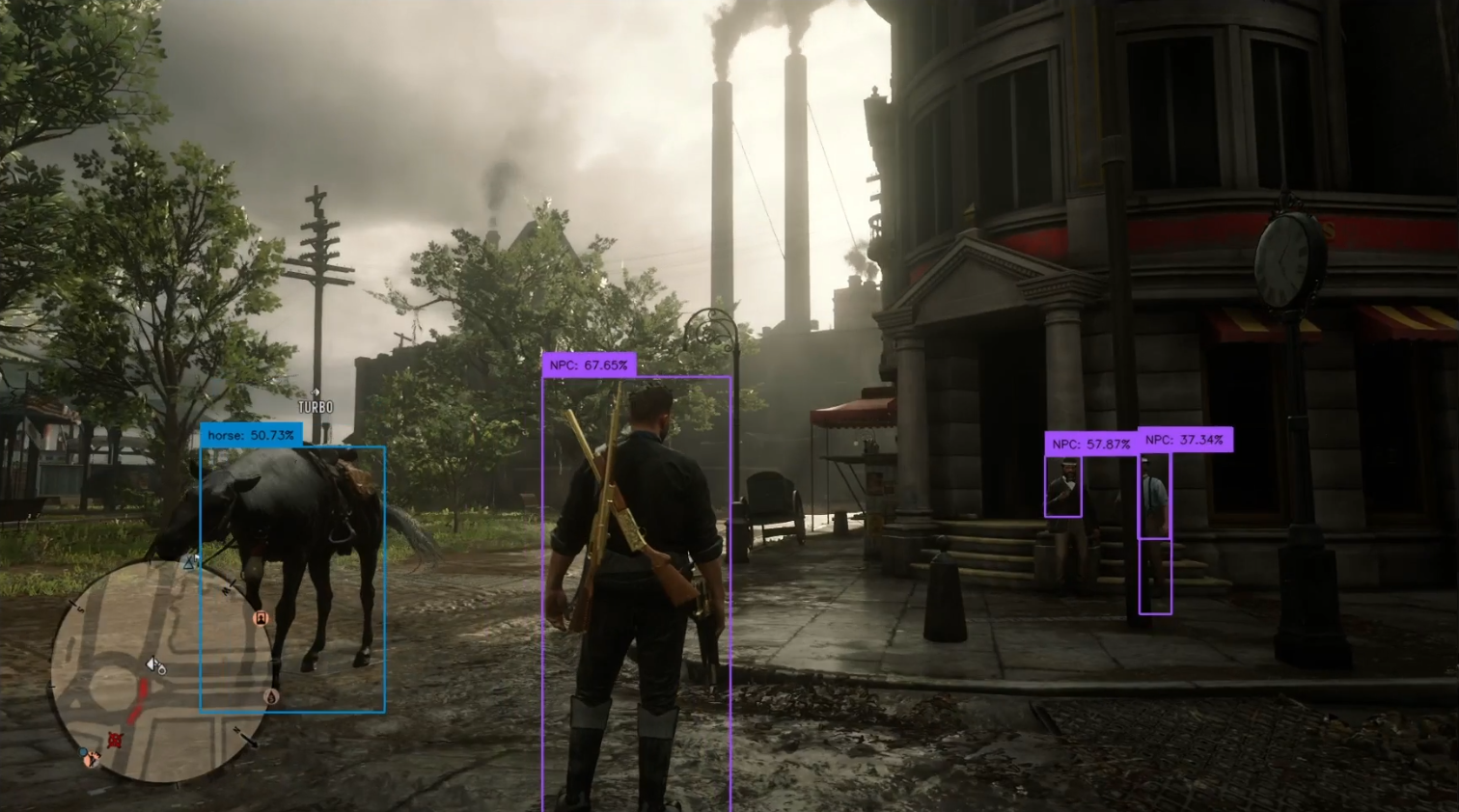Toggle the NPC: 37.34% detection label

point(1184,440)
